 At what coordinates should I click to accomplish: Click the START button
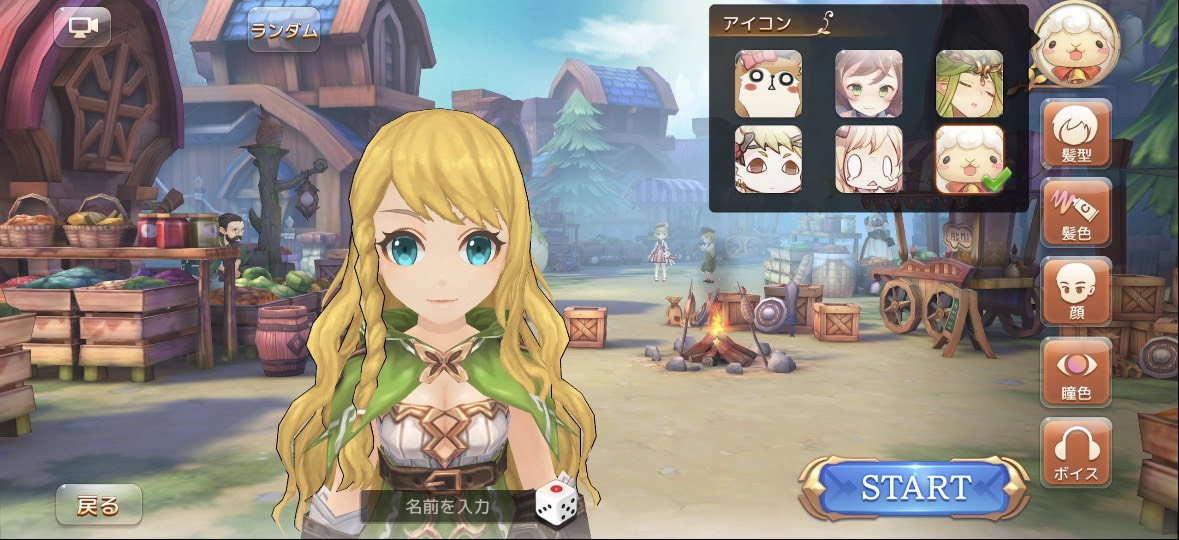tap(915, 488)
